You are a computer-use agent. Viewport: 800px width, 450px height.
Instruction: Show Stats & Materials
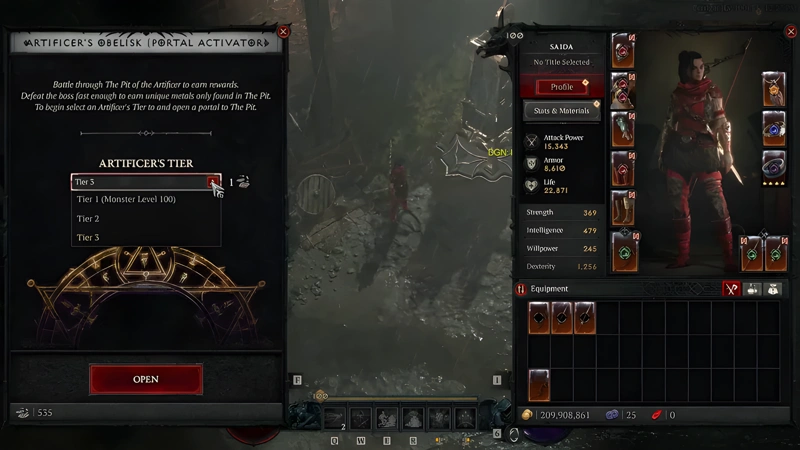tap(562, 110)
